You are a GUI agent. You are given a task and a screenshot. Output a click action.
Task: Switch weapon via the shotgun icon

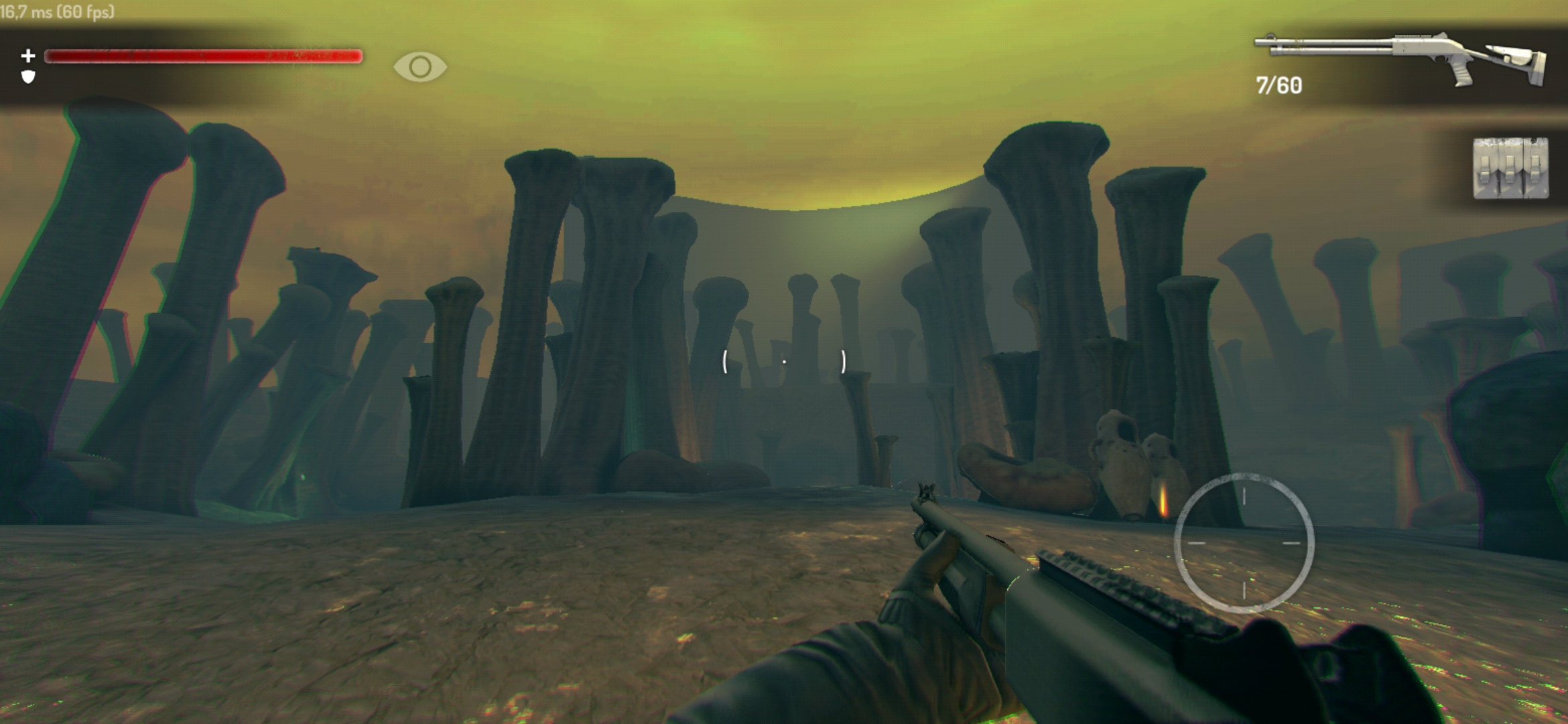tap(1400, 59)
